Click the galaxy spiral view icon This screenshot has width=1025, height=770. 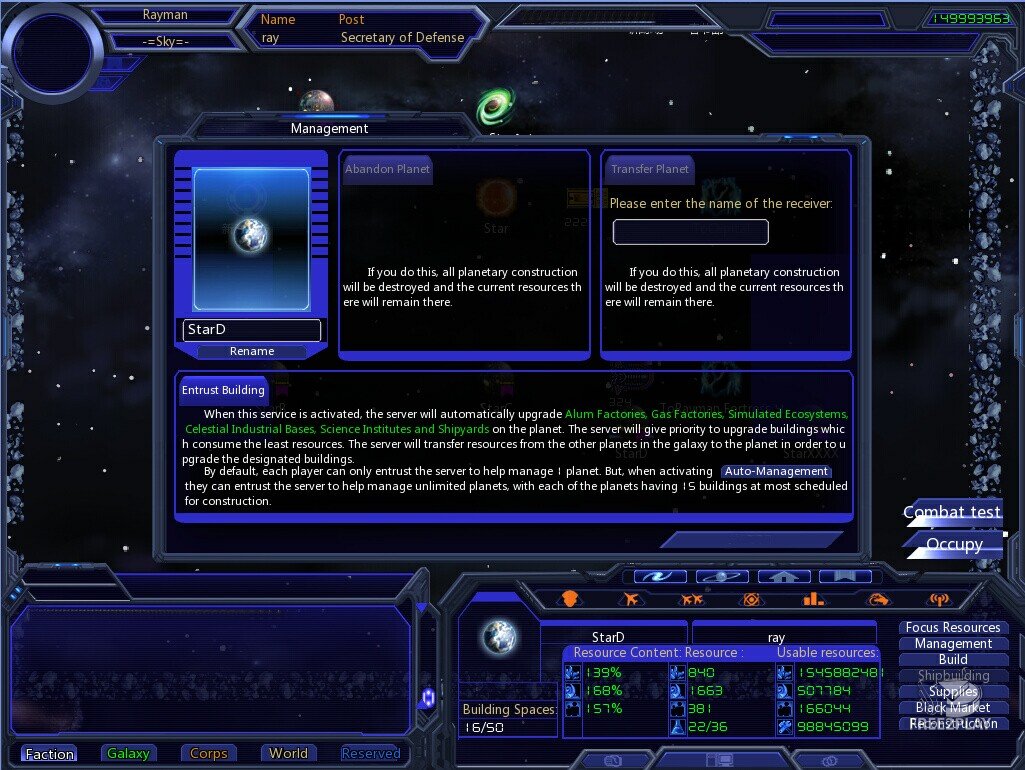[665, 577]
